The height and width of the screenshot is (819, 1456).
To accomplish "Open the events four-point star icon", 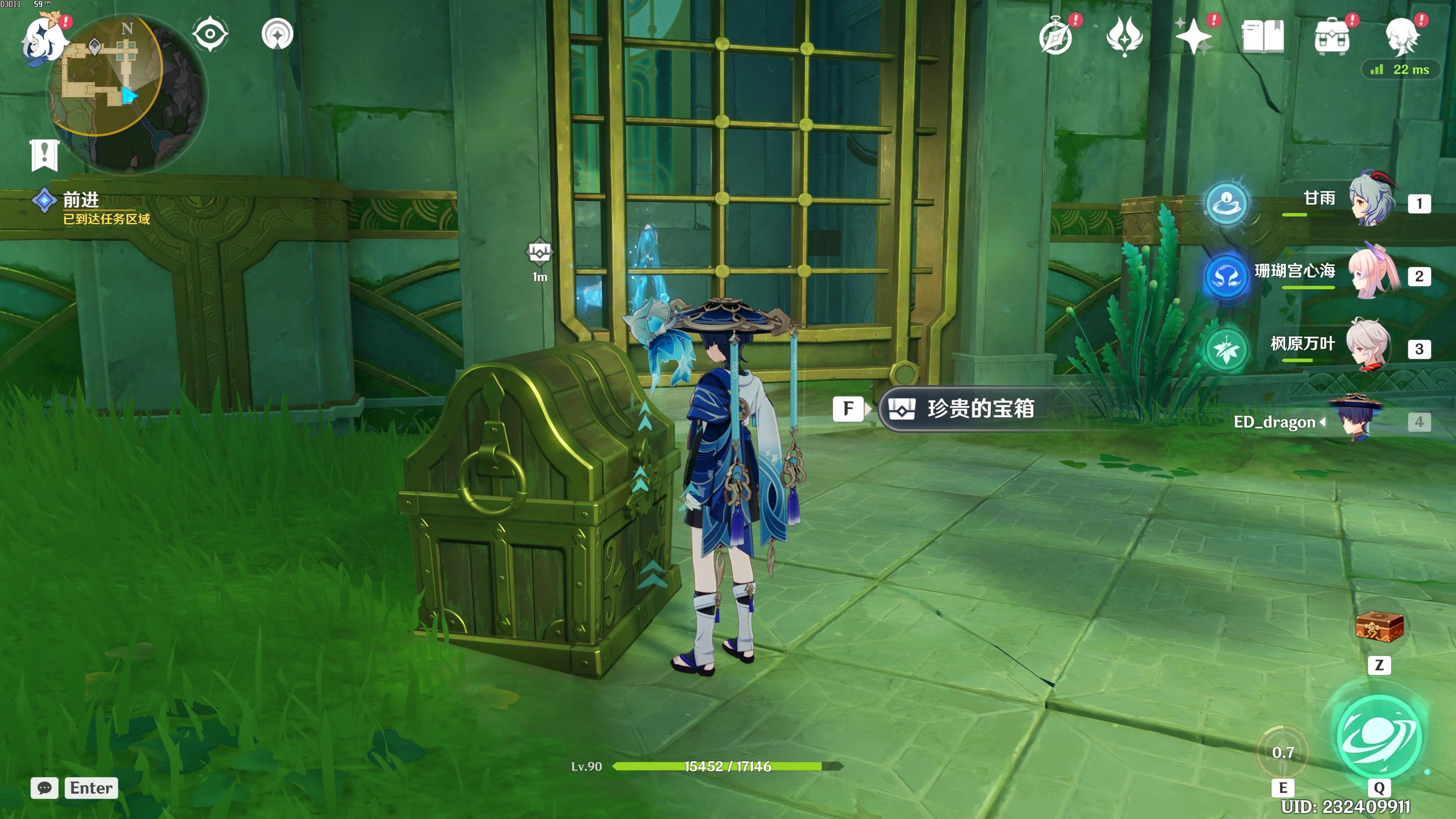I will tap(1193, 36).
